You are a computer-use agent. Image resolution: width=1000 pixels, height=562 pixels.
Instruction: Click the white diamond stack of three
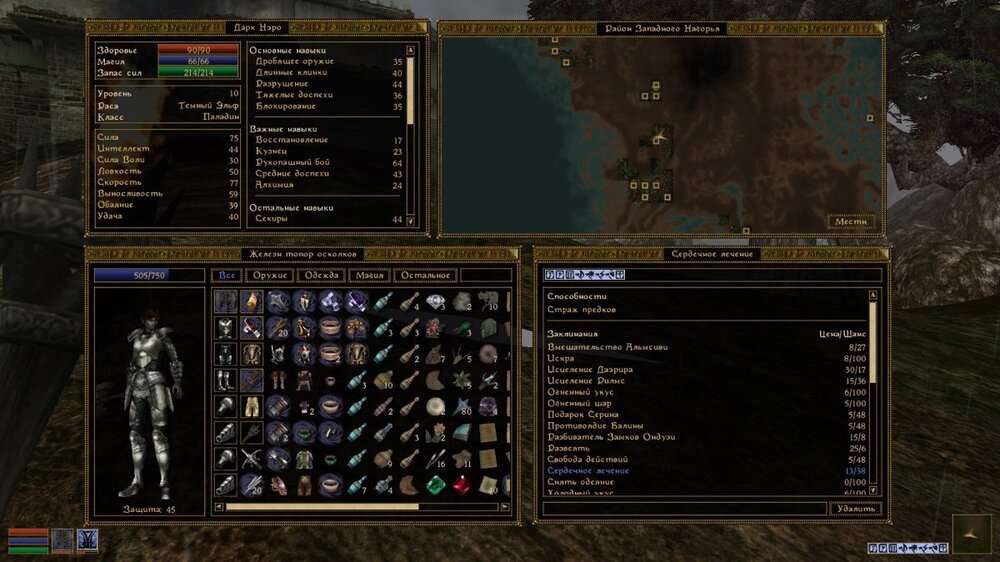pyautogui.click(x=436, y=302)
